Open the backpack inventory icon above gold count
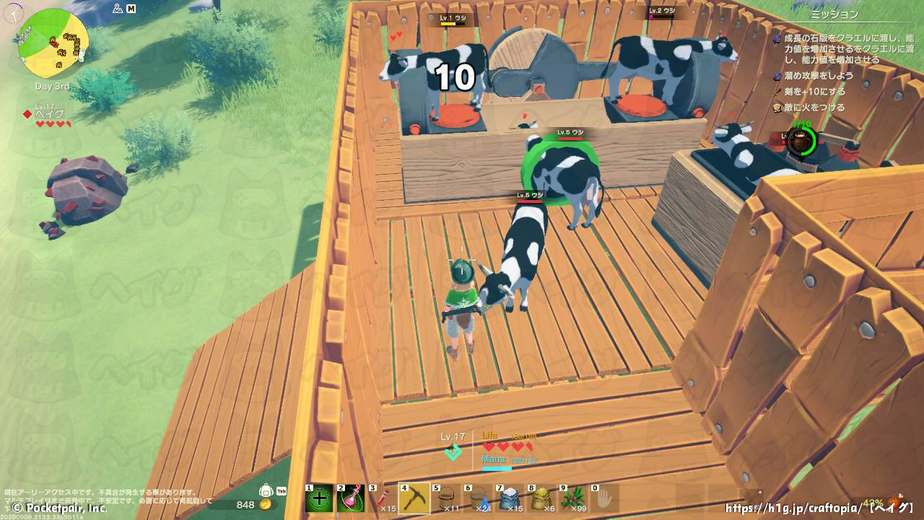The image size is (924, 520). pos(268,491)
